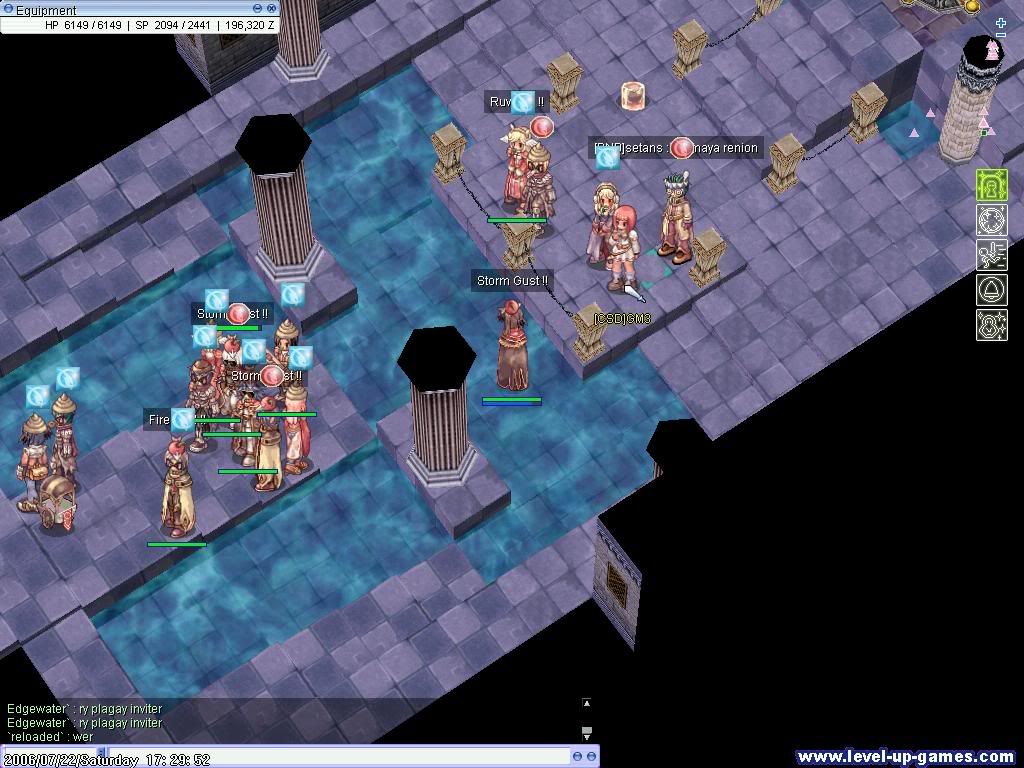The height and width of the screenshot is (768, 1024).
Task: Select the circular magic-ring status icon
Action: 992,220
